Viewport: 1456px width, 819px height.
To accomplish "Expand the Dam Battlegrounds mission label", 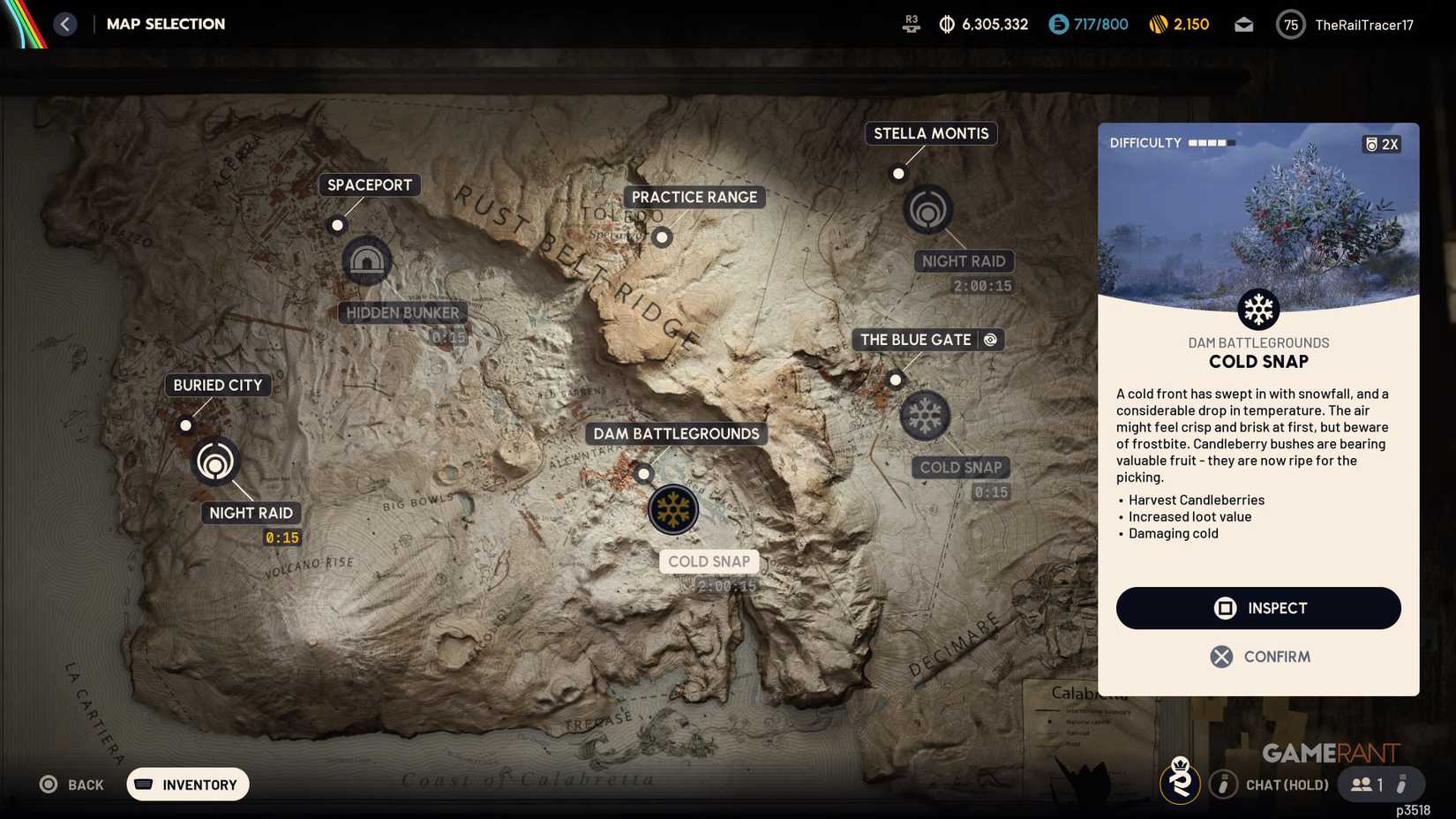I will pos(675,433).
